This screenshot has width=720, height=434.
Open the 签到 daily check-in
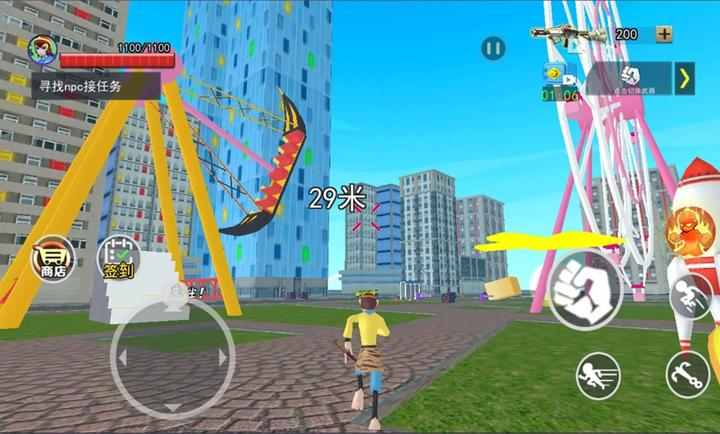(x=117, y=259)
